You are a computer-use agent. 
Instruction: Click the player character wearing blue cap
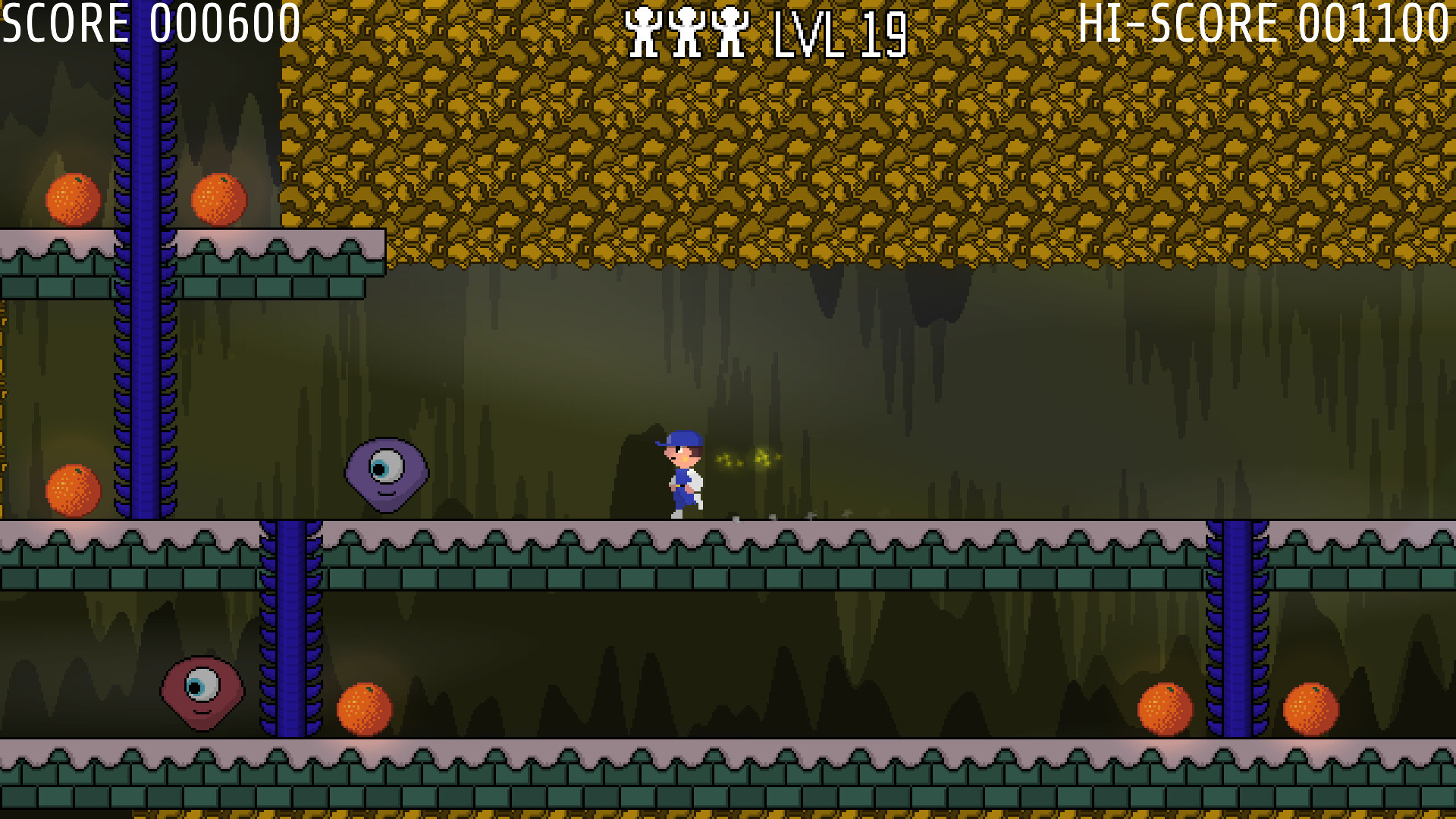click(681, 474)
